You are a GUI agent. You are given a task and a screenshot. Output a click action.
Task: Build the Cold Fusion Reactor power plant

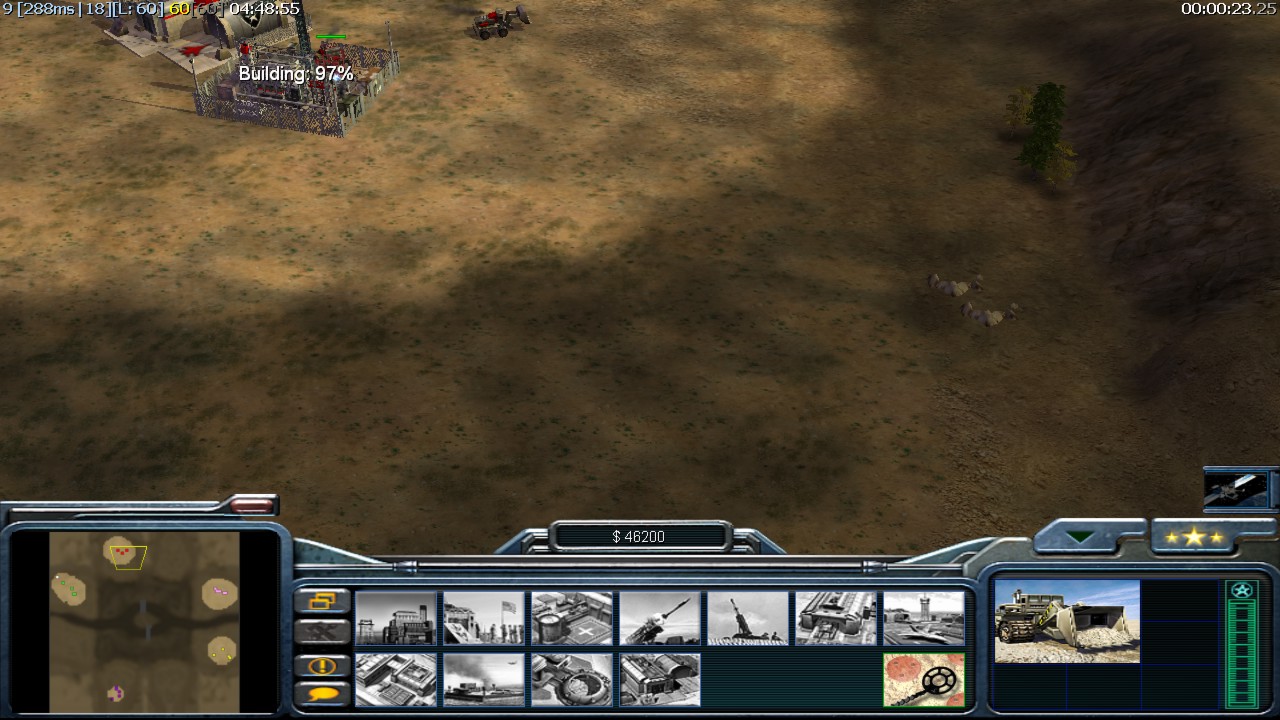click(x=396, y=618)
